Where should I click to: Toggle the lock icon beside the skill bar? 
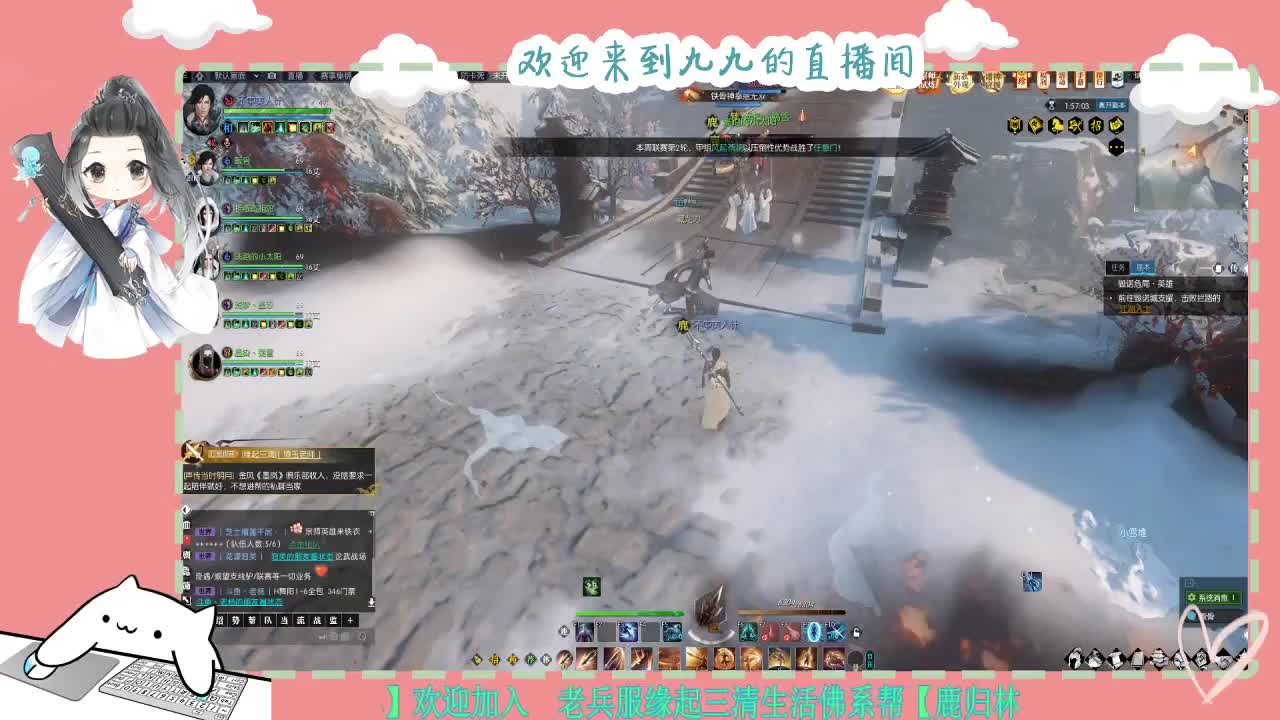[854, 634]
